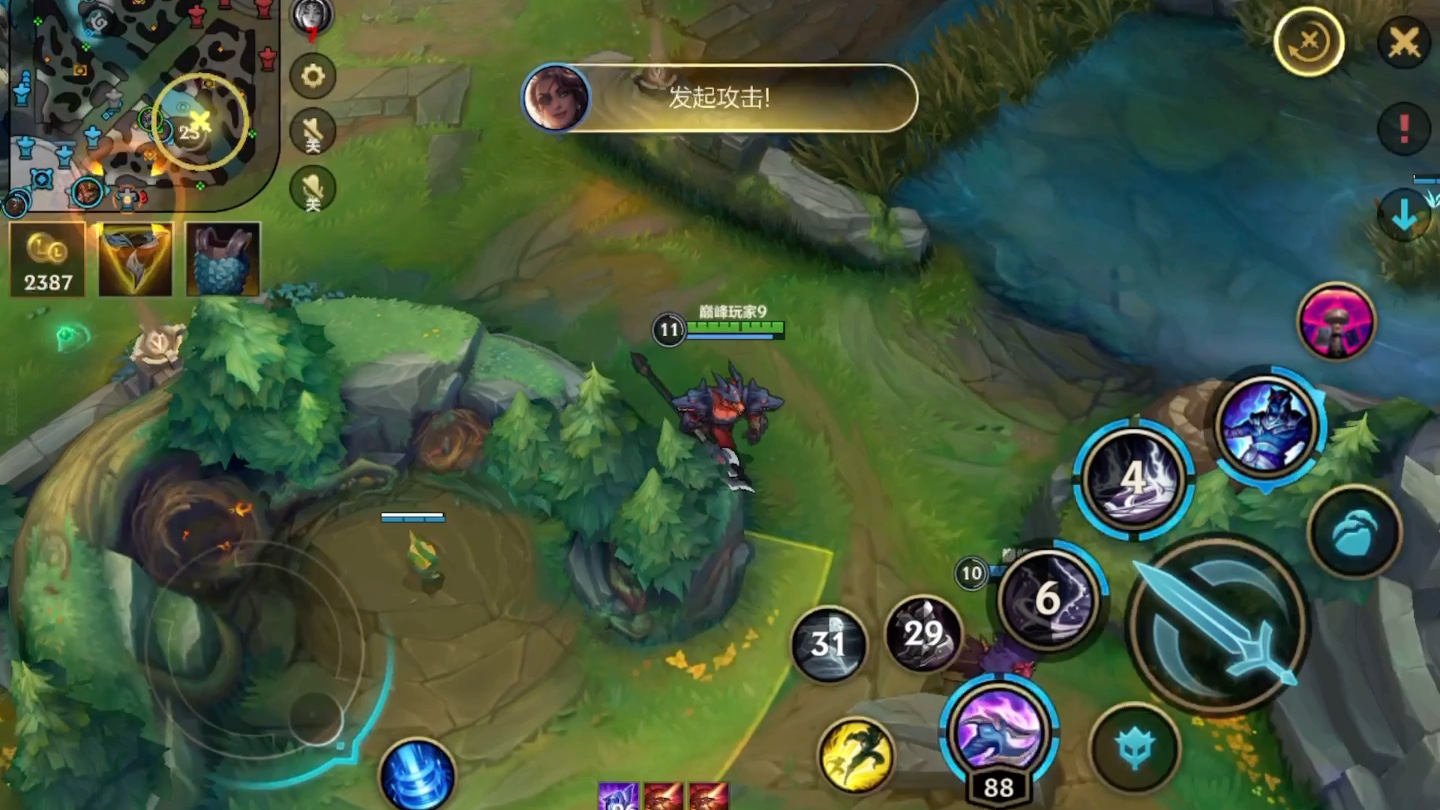
Task: Use the yellow Flash summoner spell
Action: pyautogui.click(x=856, y=755)
